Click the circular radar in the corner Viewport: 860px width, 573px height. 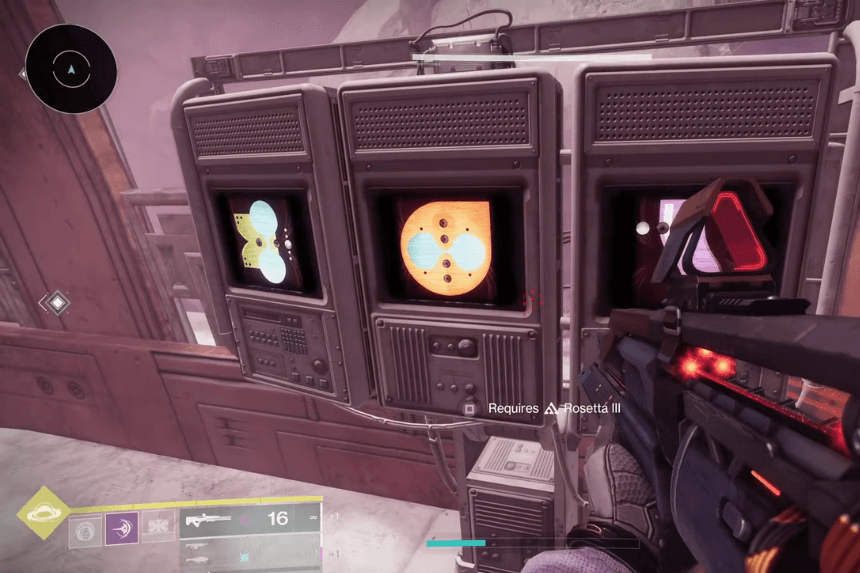pos(71,69)
